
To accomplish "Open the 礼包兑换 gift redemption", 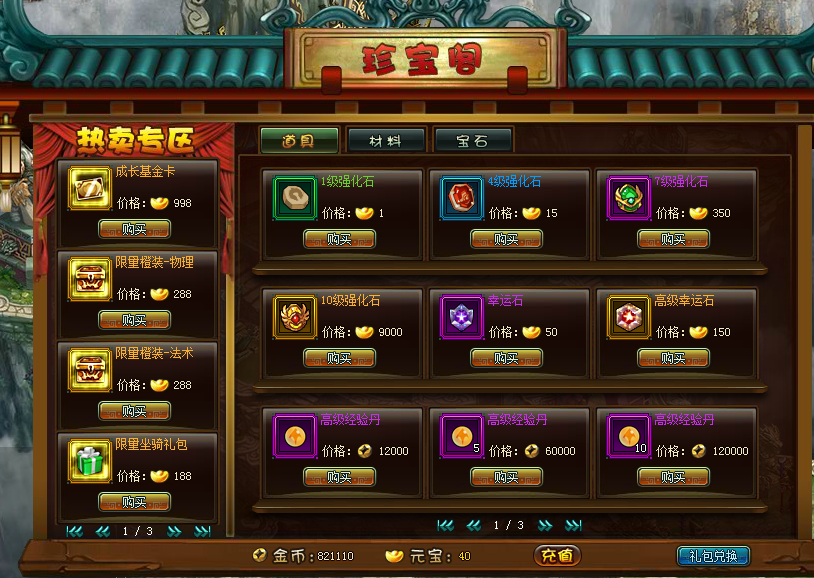I will (713, 556).
